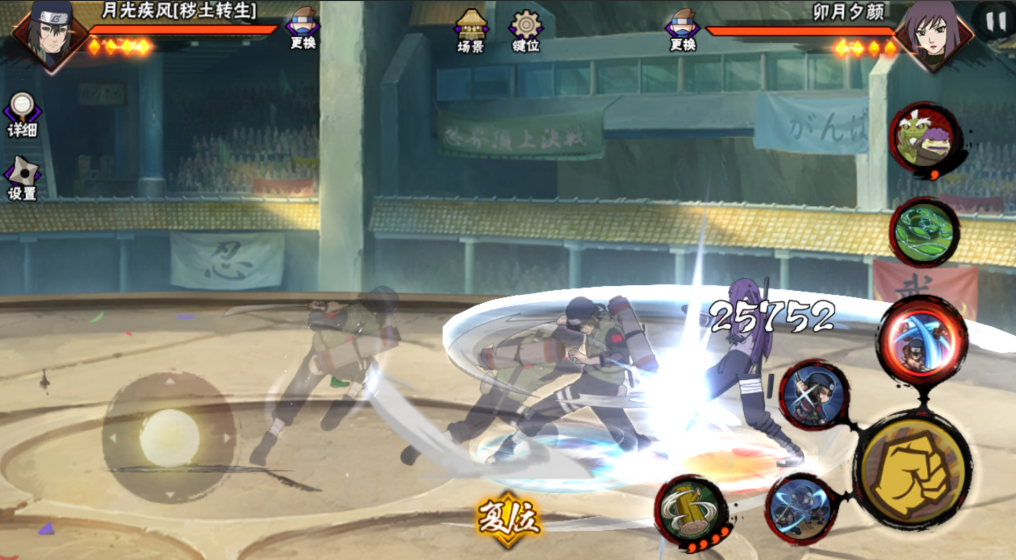Screen dimensions: 1016x560
Task: Select 卯月夕颜 portrait on the right
Action: [x=931, y=35]
